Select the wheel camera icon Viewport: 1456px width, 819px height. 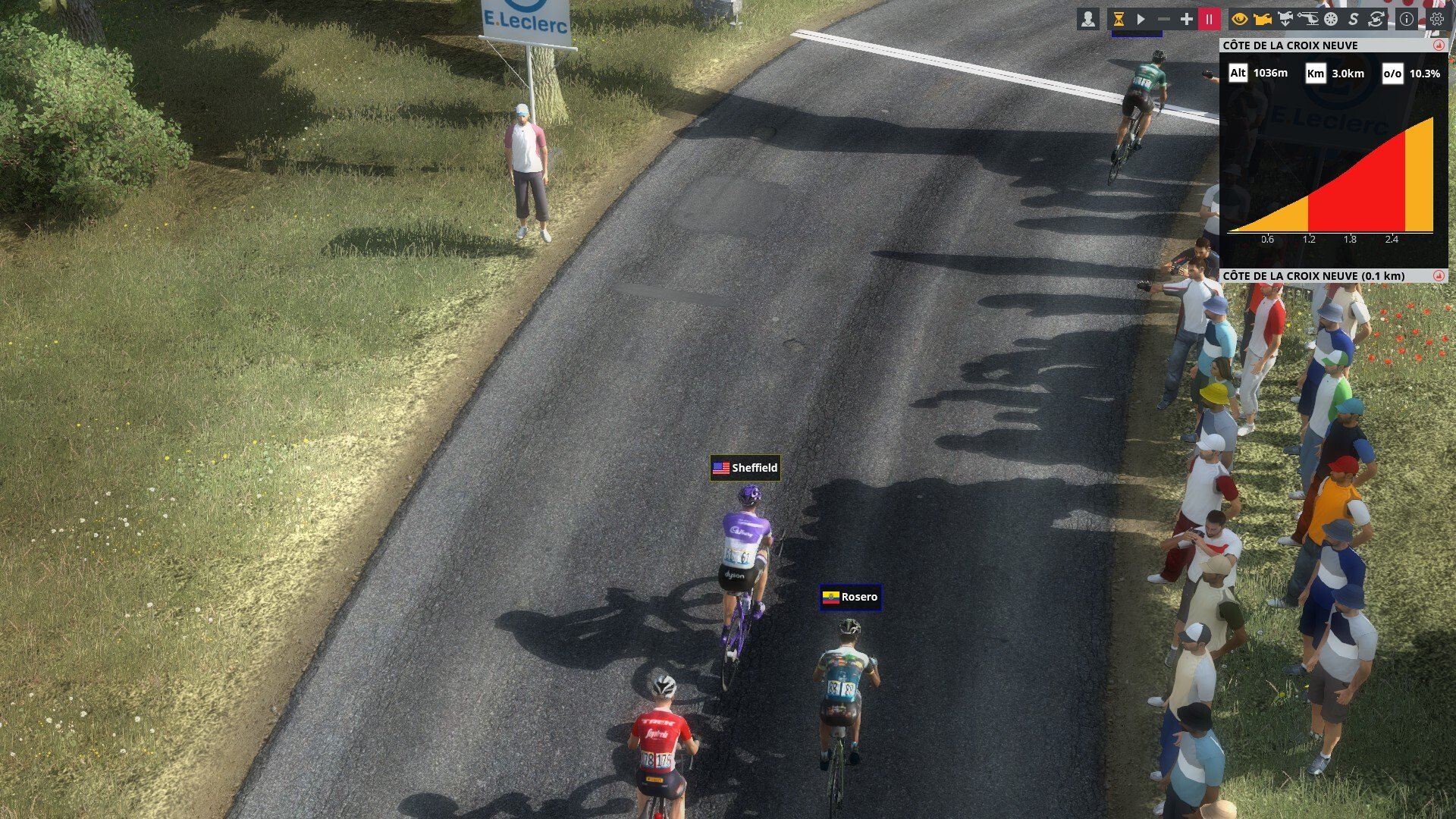point(1331,20)
